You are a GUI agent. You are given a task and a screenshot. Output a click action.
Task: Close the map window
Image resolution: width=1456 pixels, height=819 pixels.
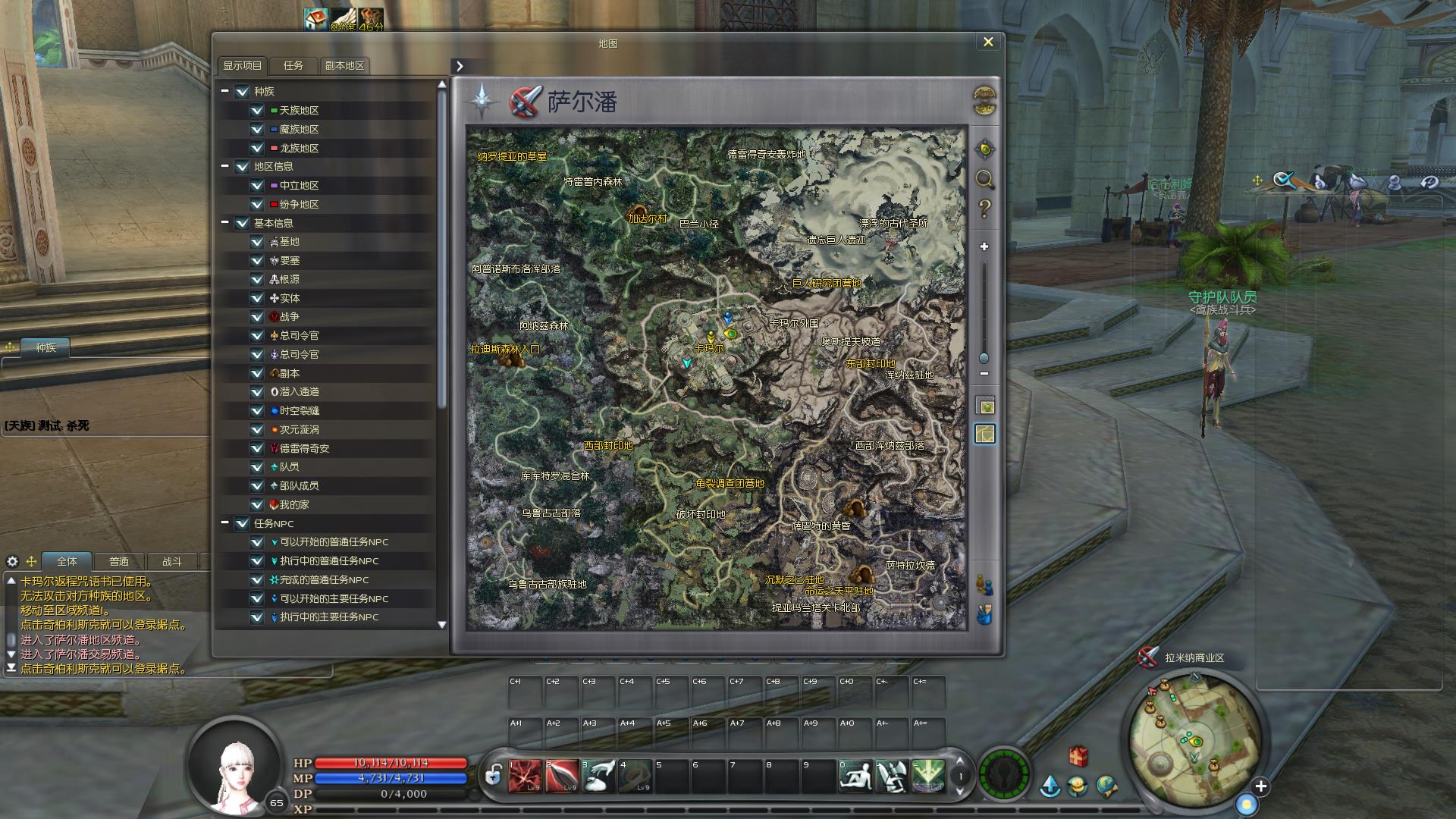coord(987,42)
